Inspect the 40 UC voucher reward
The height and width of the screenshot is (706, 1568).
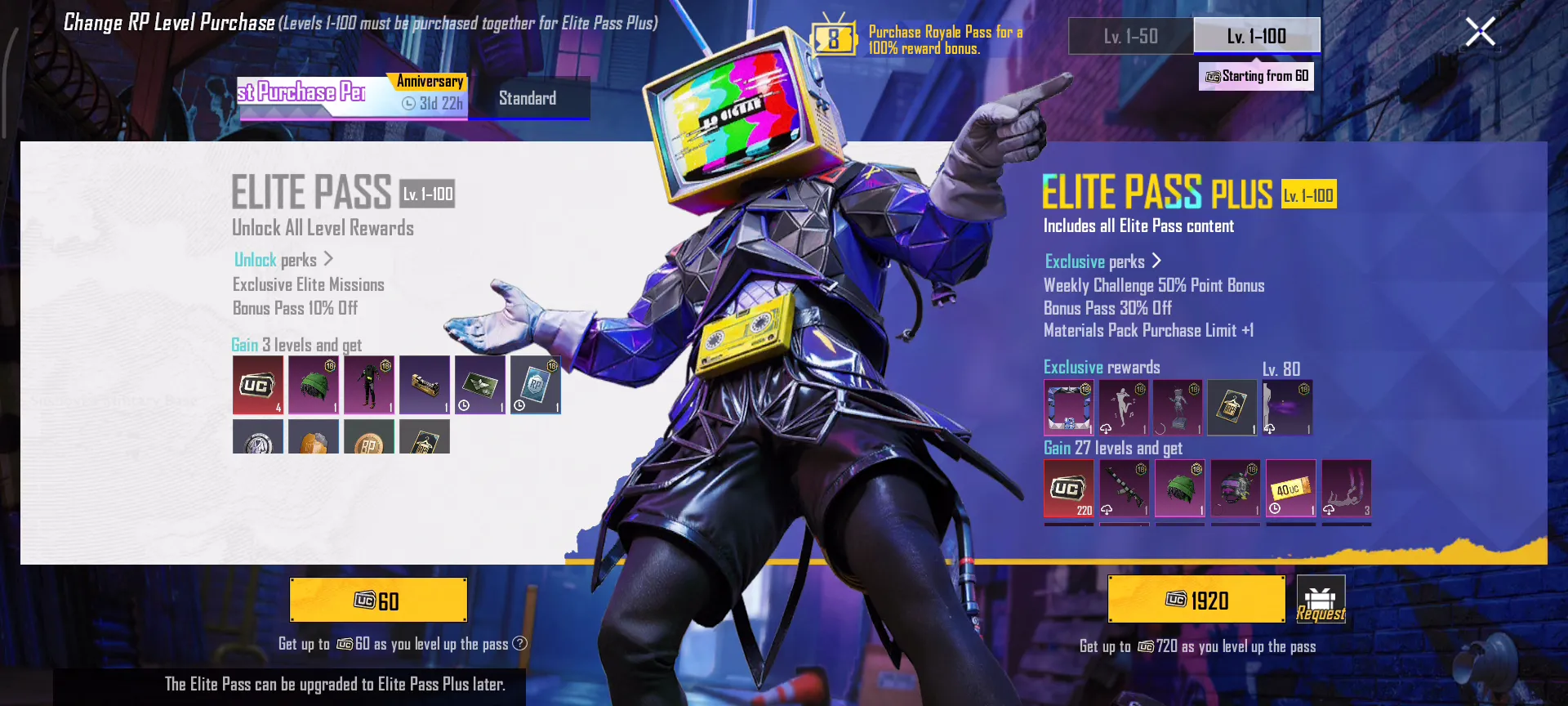pos(1290,489)
